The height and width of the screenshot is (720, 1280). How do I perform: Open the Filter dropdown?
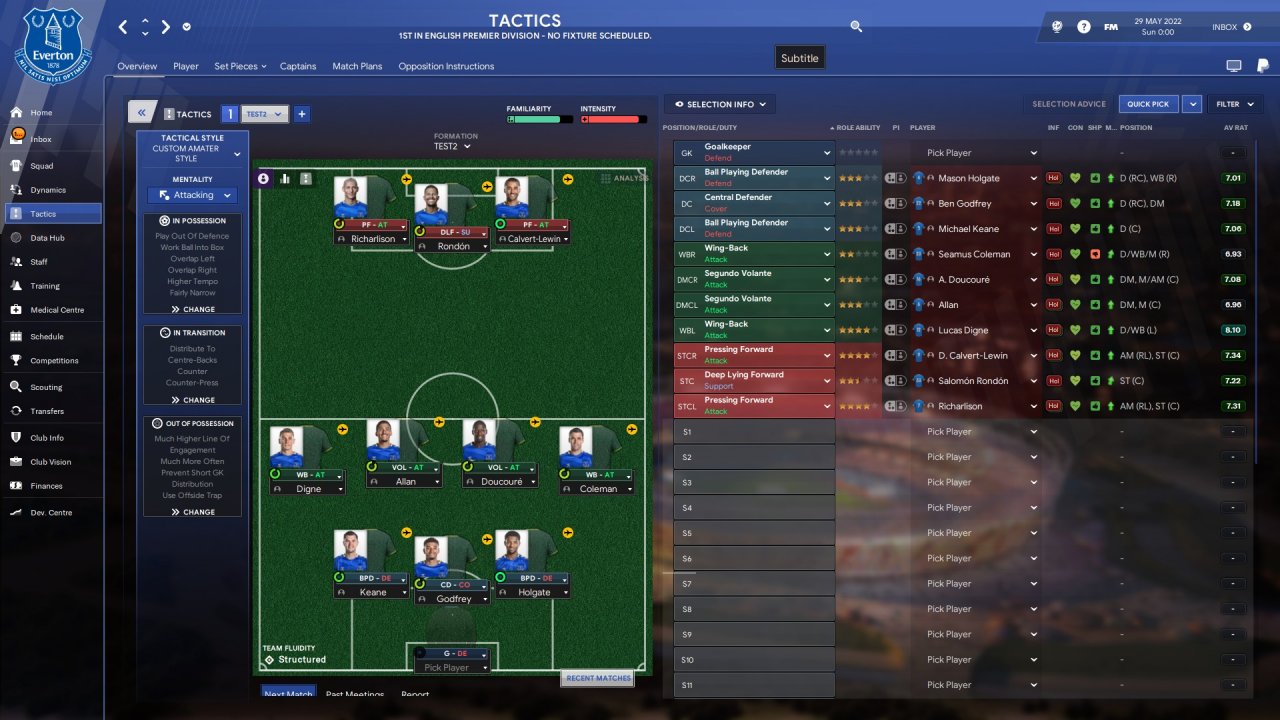1232,104
